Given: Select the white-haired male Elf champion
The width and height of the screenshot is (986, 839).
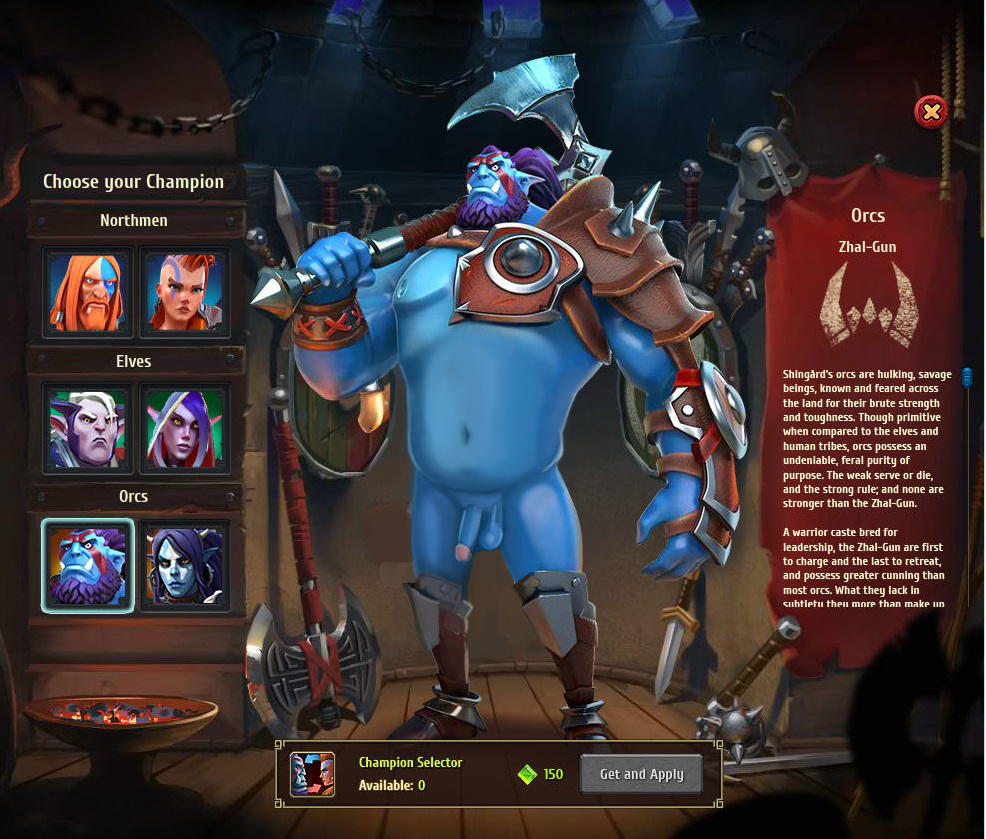Looking at the screenshot, I should pyautogui.click(x=88, y=428).
